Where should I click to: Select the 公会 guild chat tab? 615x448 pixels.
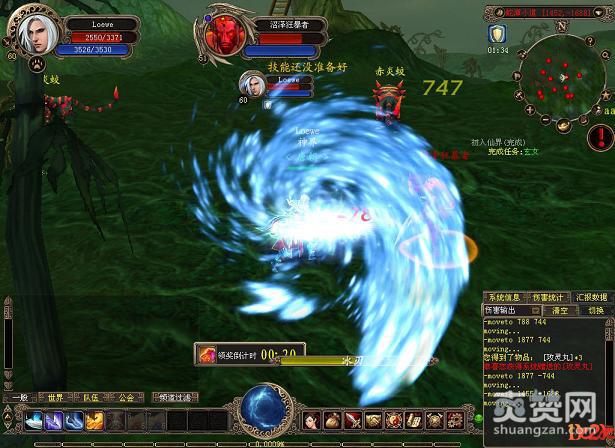point(125,397)
